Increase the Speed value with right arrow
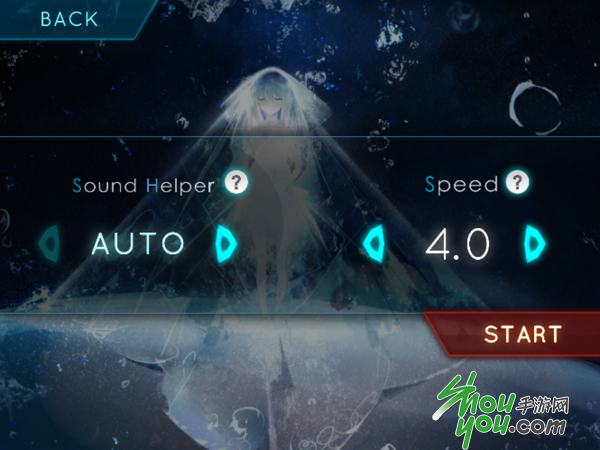The height and width of the screenshot is (450, 600). [536, 242]
